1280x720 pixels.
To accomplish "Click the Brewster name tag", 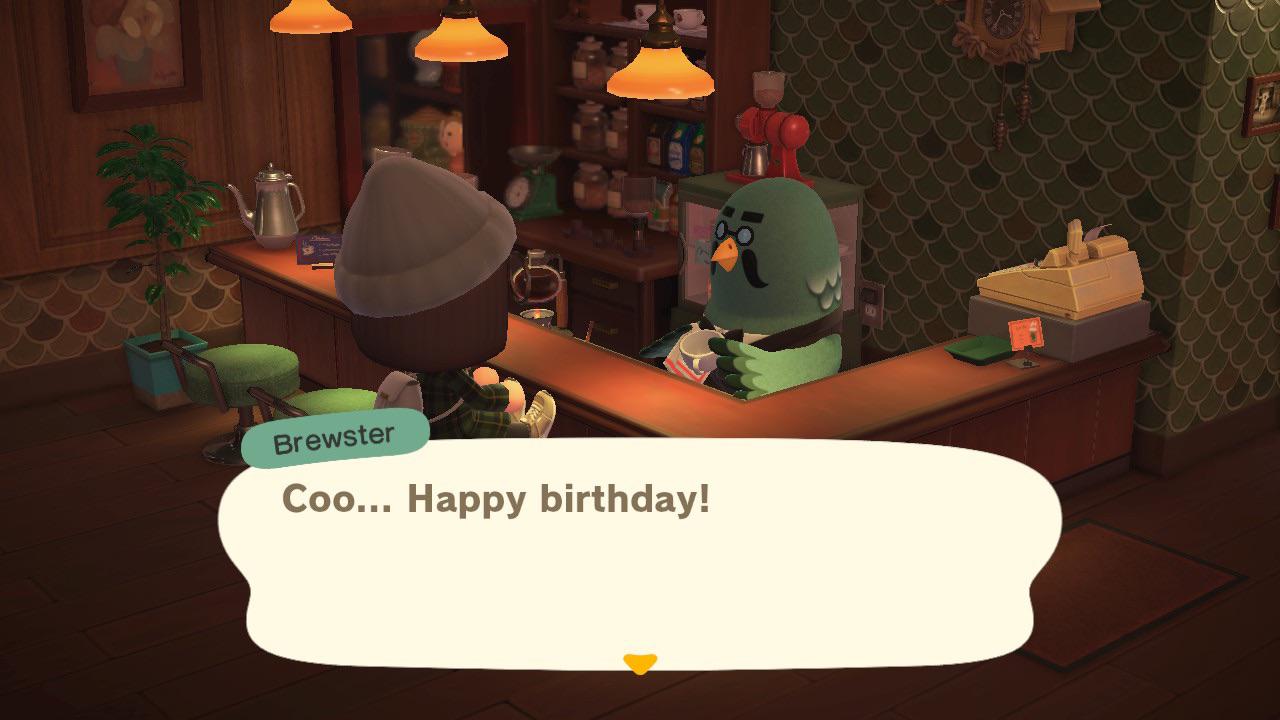I will coord(336,436).
